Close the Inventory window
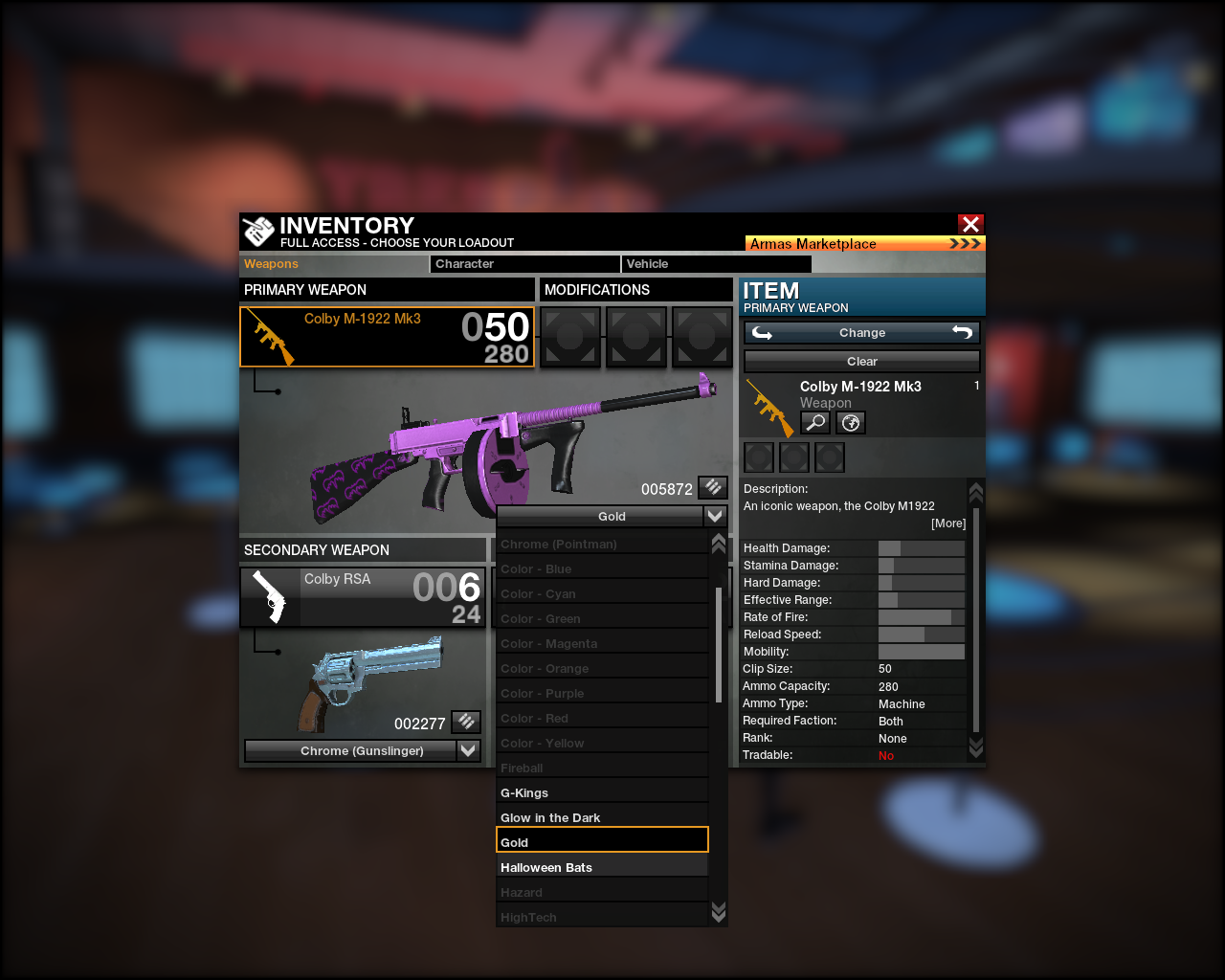Viewport: 1225px width, 980px height. point(970,224)
